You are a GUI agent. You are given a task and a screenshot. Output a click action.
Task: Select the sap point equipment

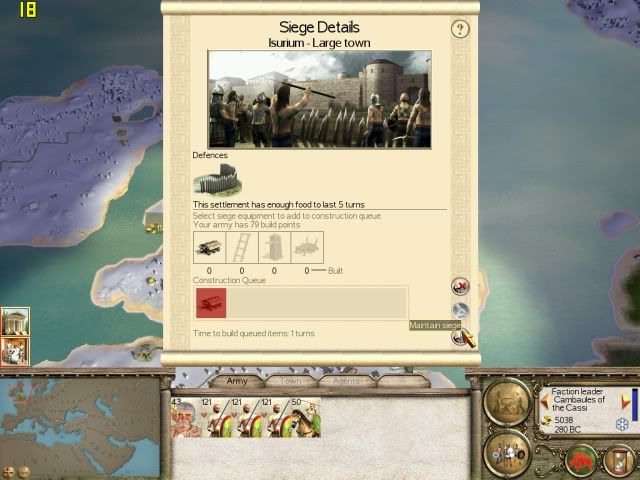coord(307,247)
